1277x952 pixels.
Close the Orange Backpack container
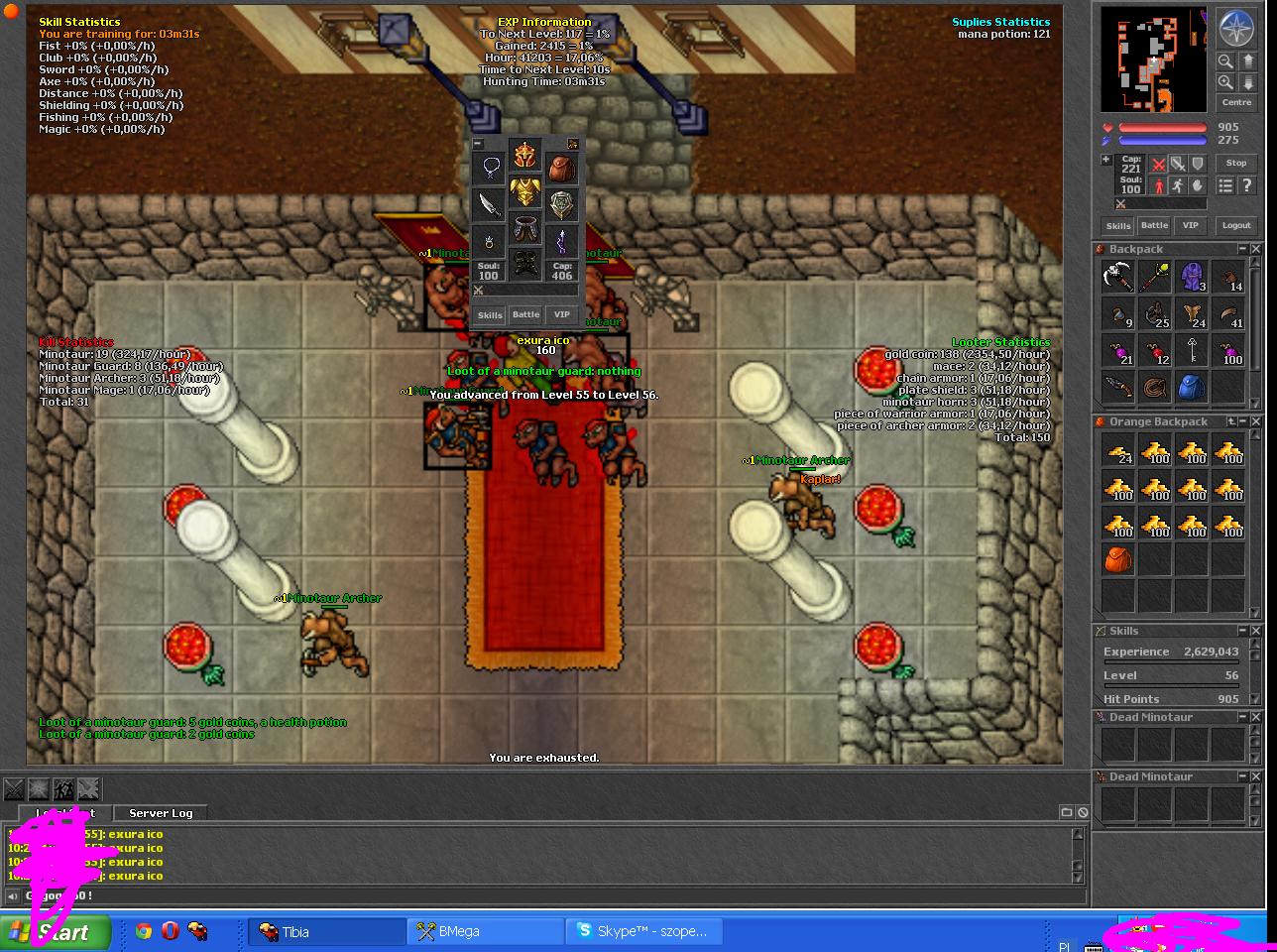coord(1256,422)
